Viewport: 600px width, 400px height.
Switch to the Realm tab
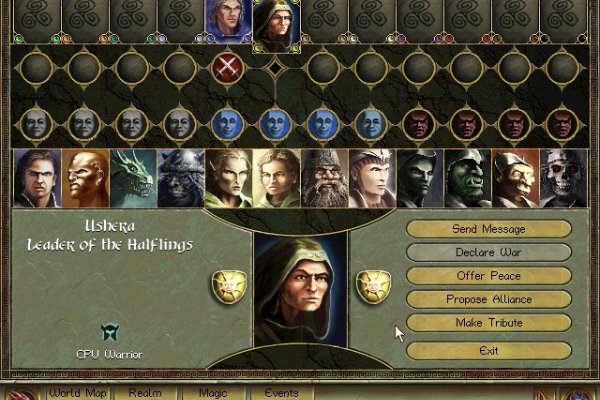pyautogui.click(x=144, y=393)
